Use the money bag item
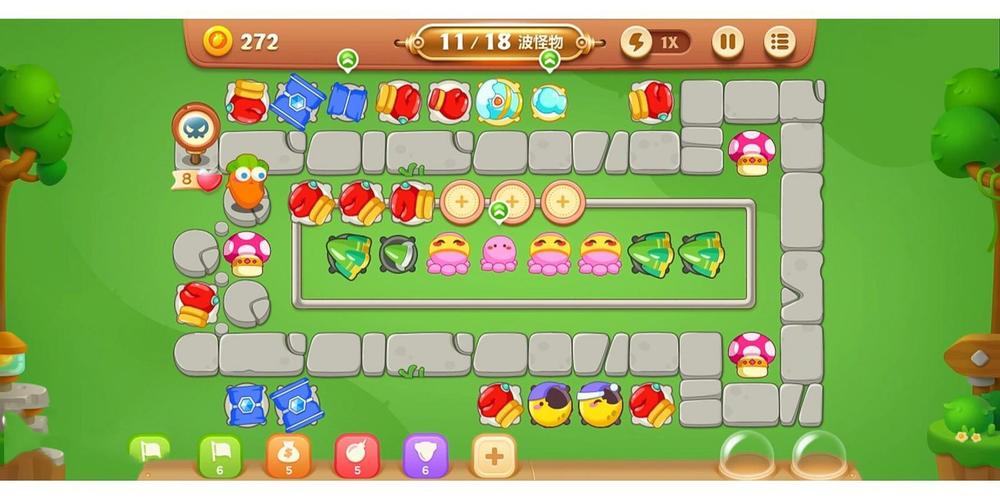The image size is (1000, 500). pyautogui.click(x=288, y=456)
